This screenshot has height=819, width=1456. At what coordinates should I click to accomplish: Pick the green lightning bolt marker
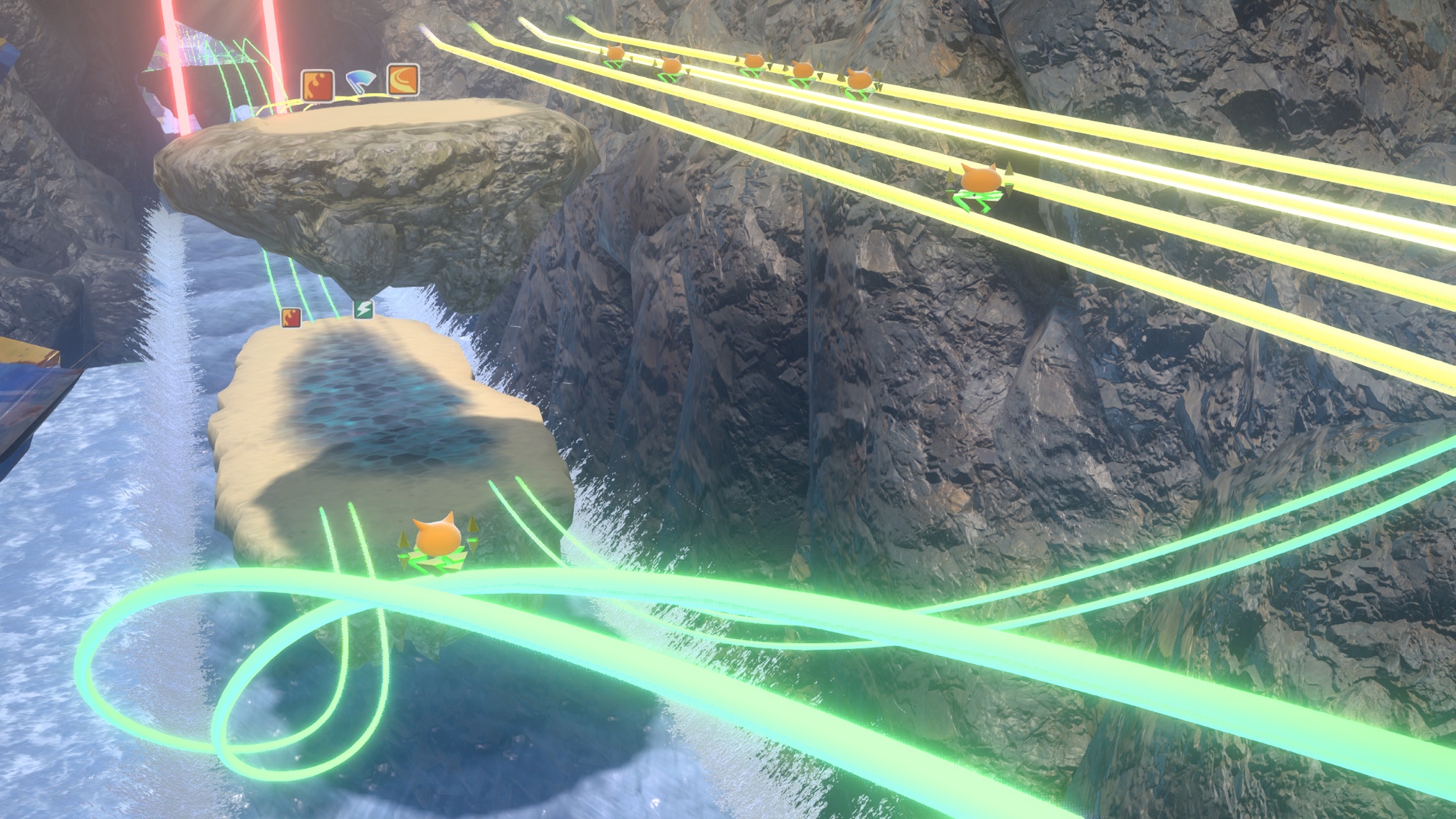(x=363, y=309)
